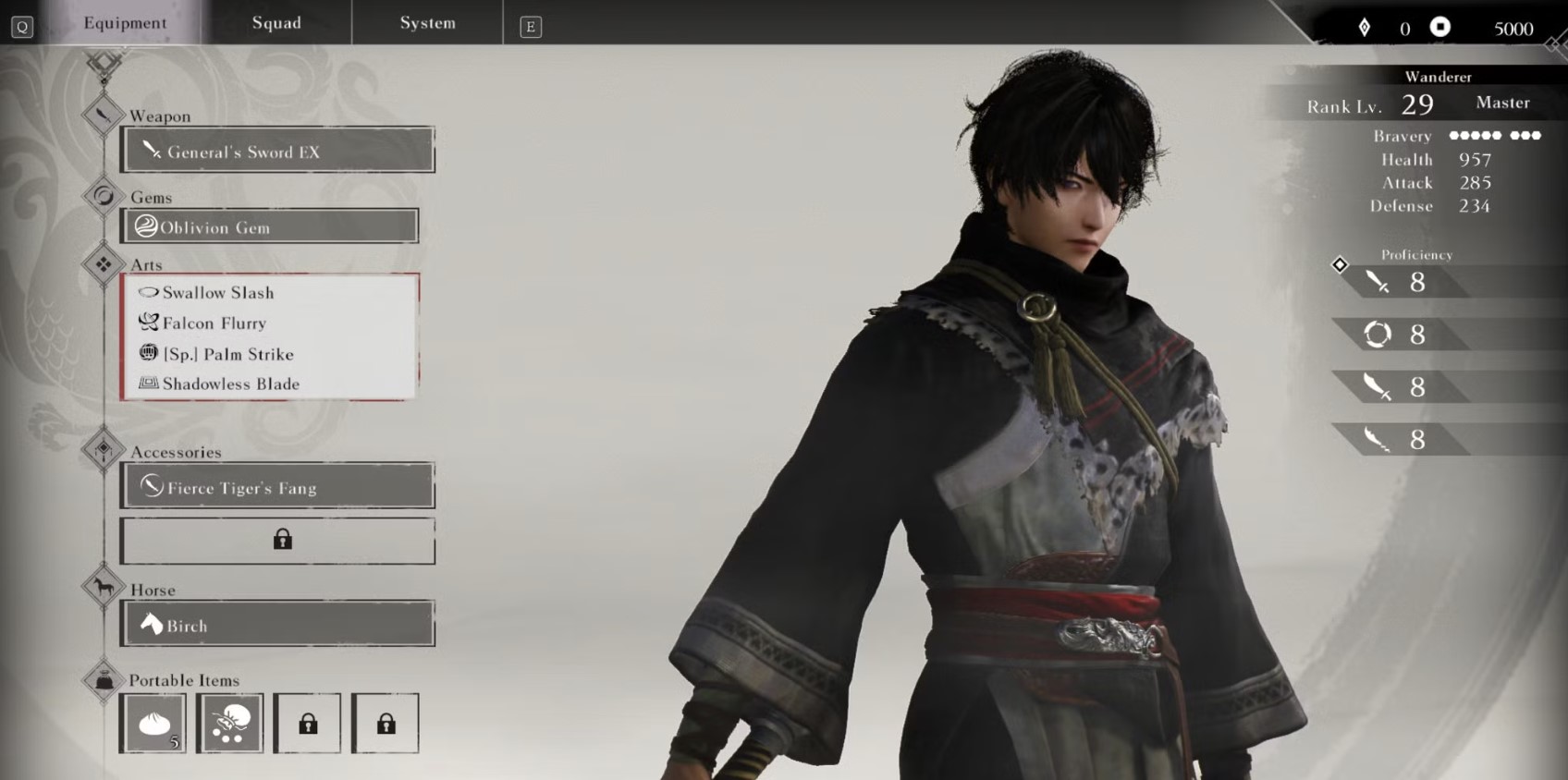This screenshot has height=780, width=1568.
Task: Click the Portable Items bag icon
Action: coord(103,676)
